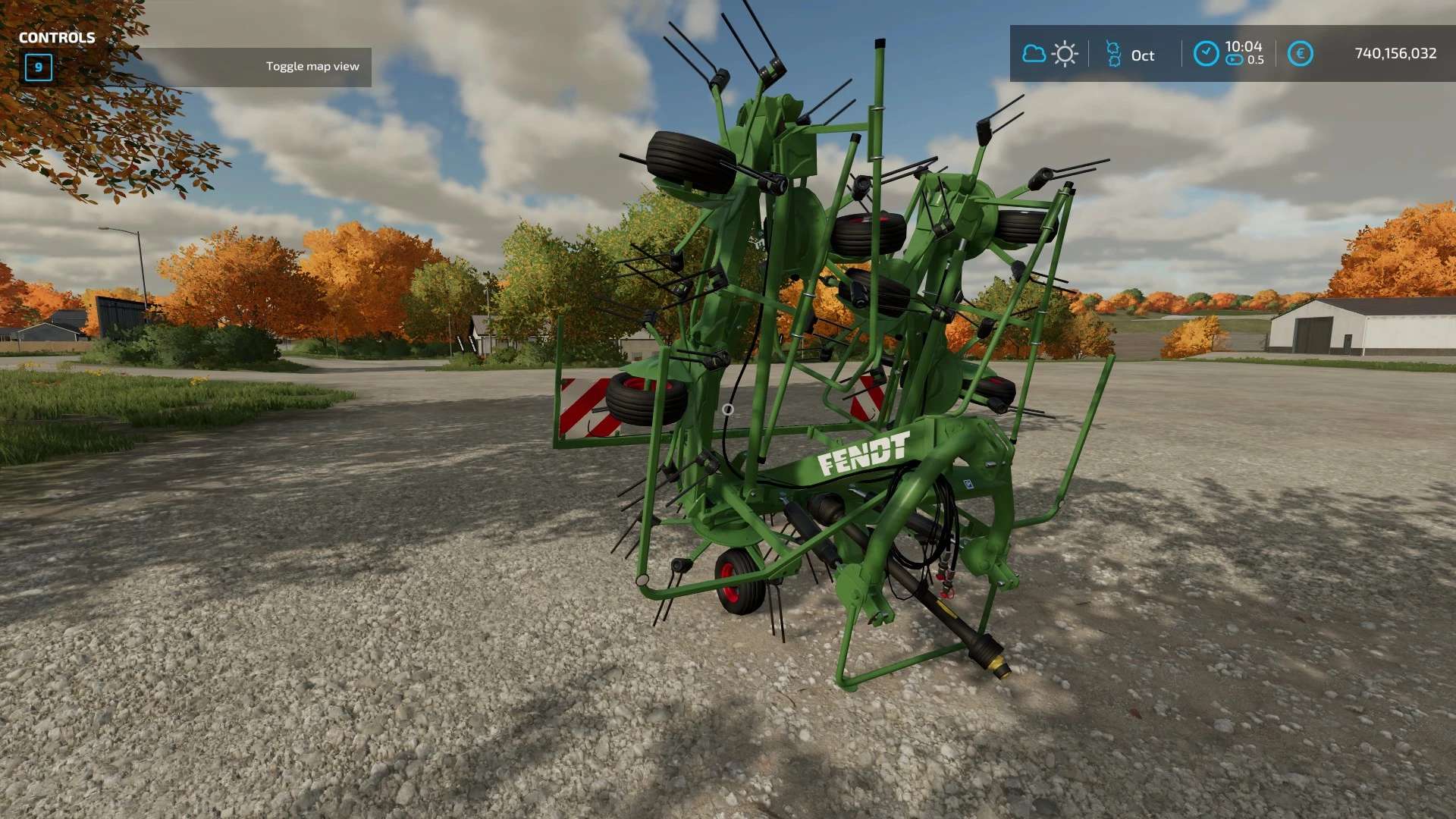This screenshot has width=1456, height=819.
Task: Click the euro currency icon
Action: tap(1300, 54)
